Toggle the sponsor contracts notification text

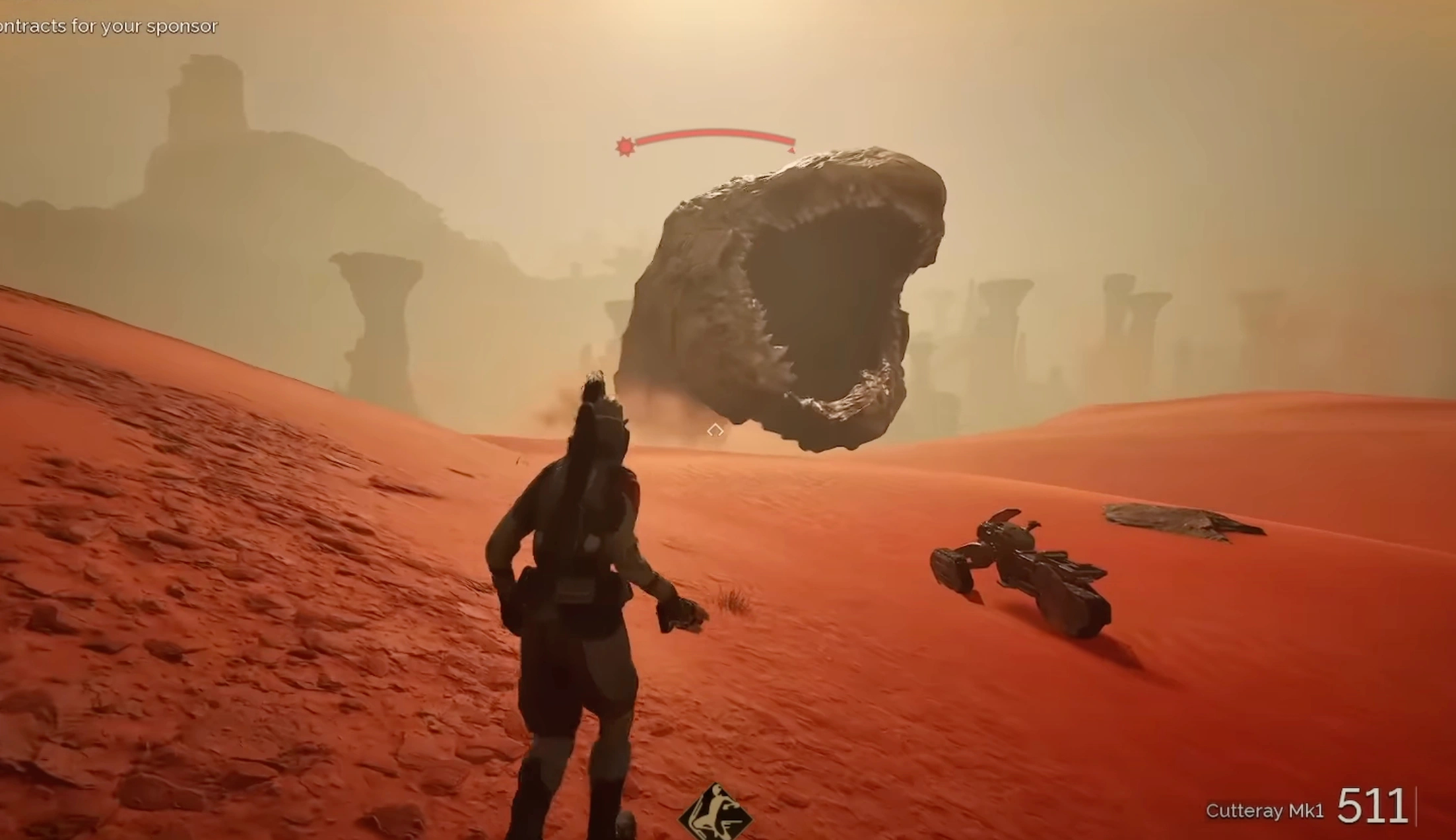click(108, 26)
